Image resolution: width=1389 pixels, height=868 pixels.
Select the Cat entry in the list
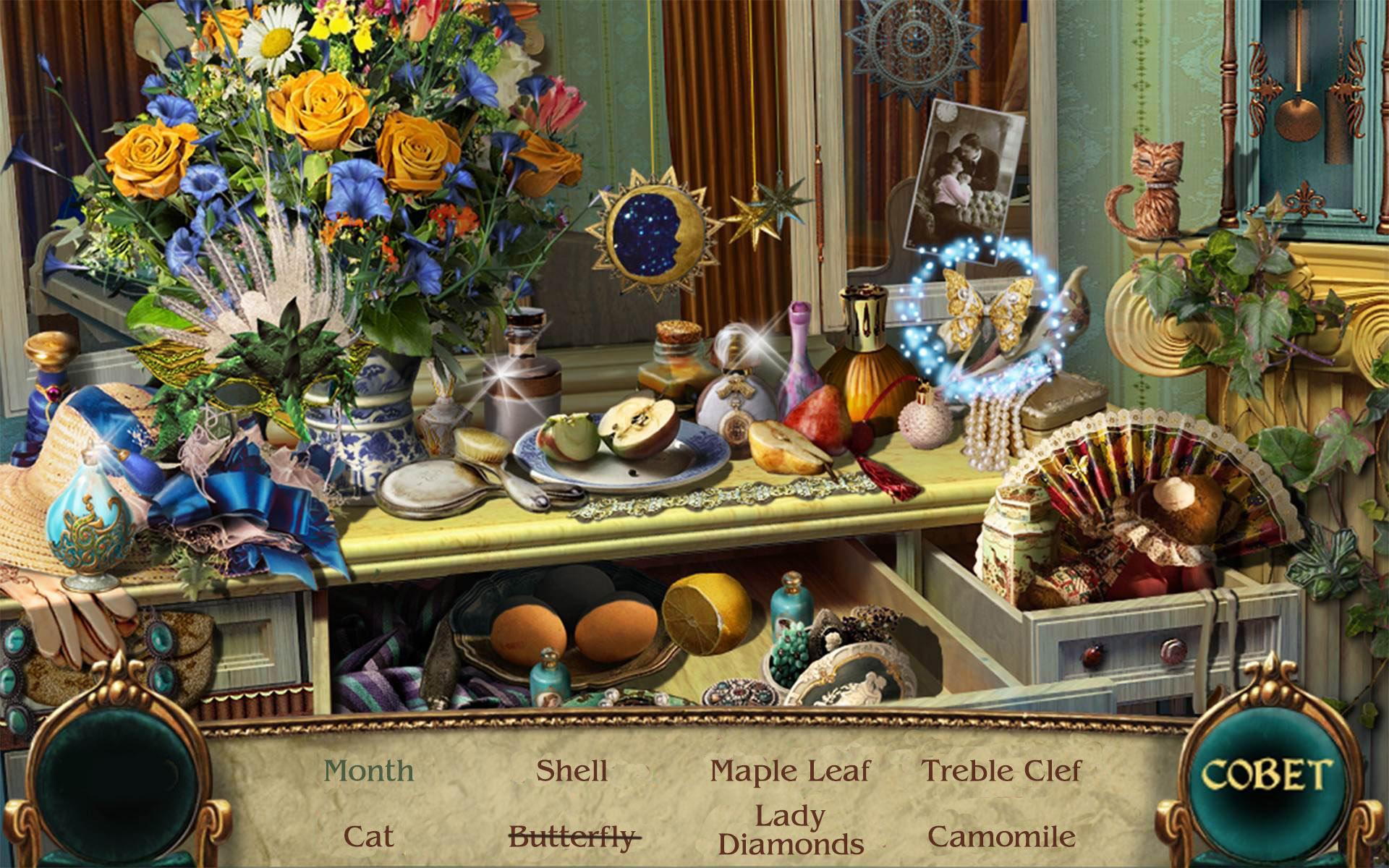[x=369, y=837]
